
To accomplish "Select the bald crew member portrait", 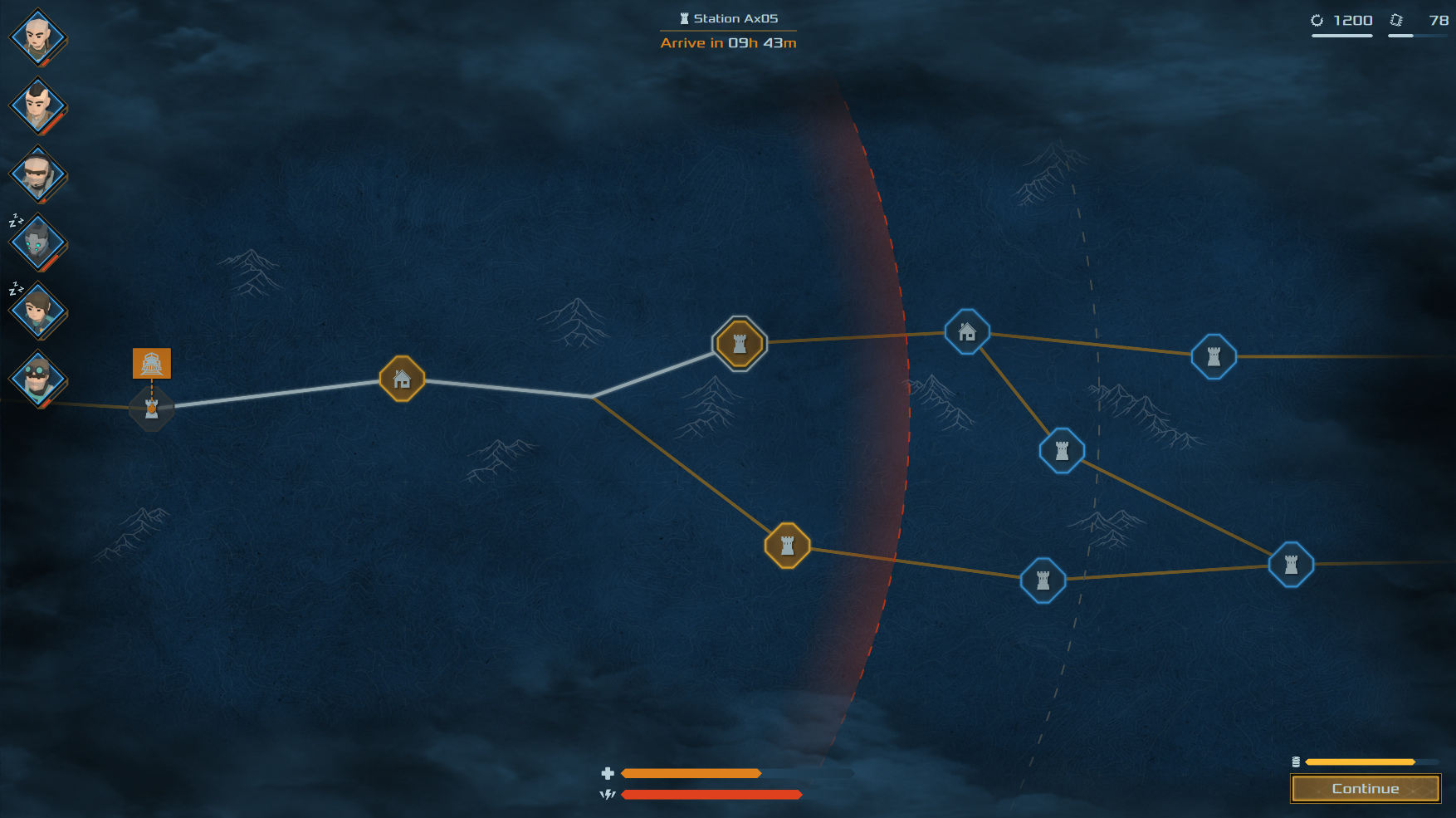I will click(x=38, y=37).
